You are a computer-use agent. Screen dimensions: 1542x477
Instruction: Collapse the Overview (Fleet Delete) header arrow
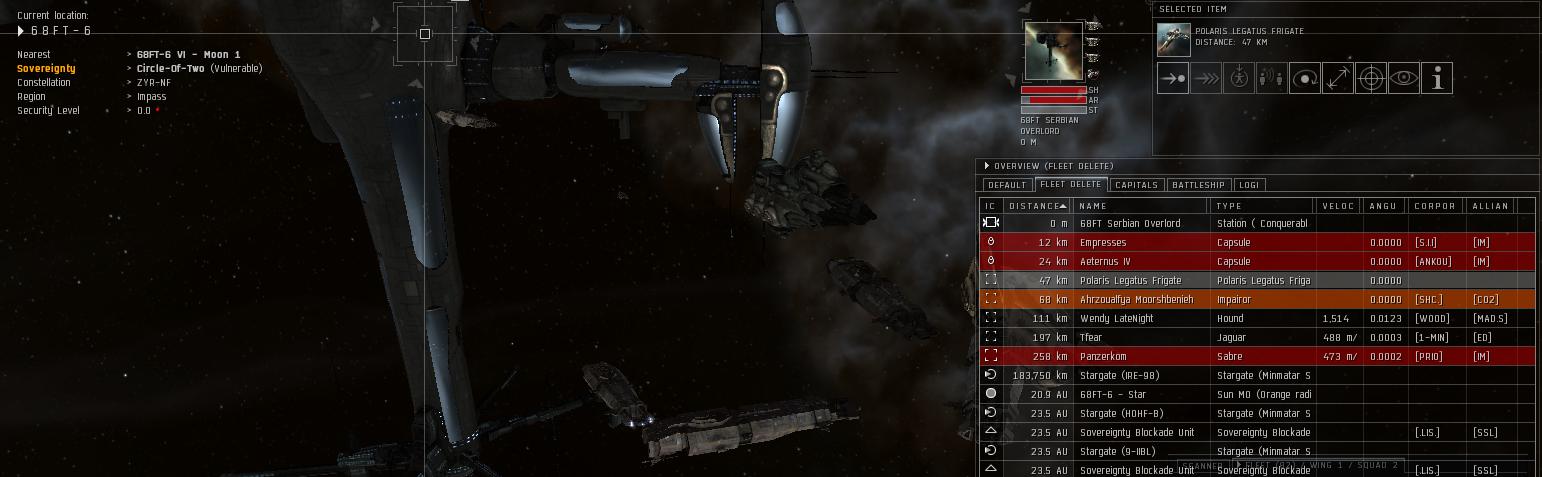pyautogui.click(x=987, y=166)
